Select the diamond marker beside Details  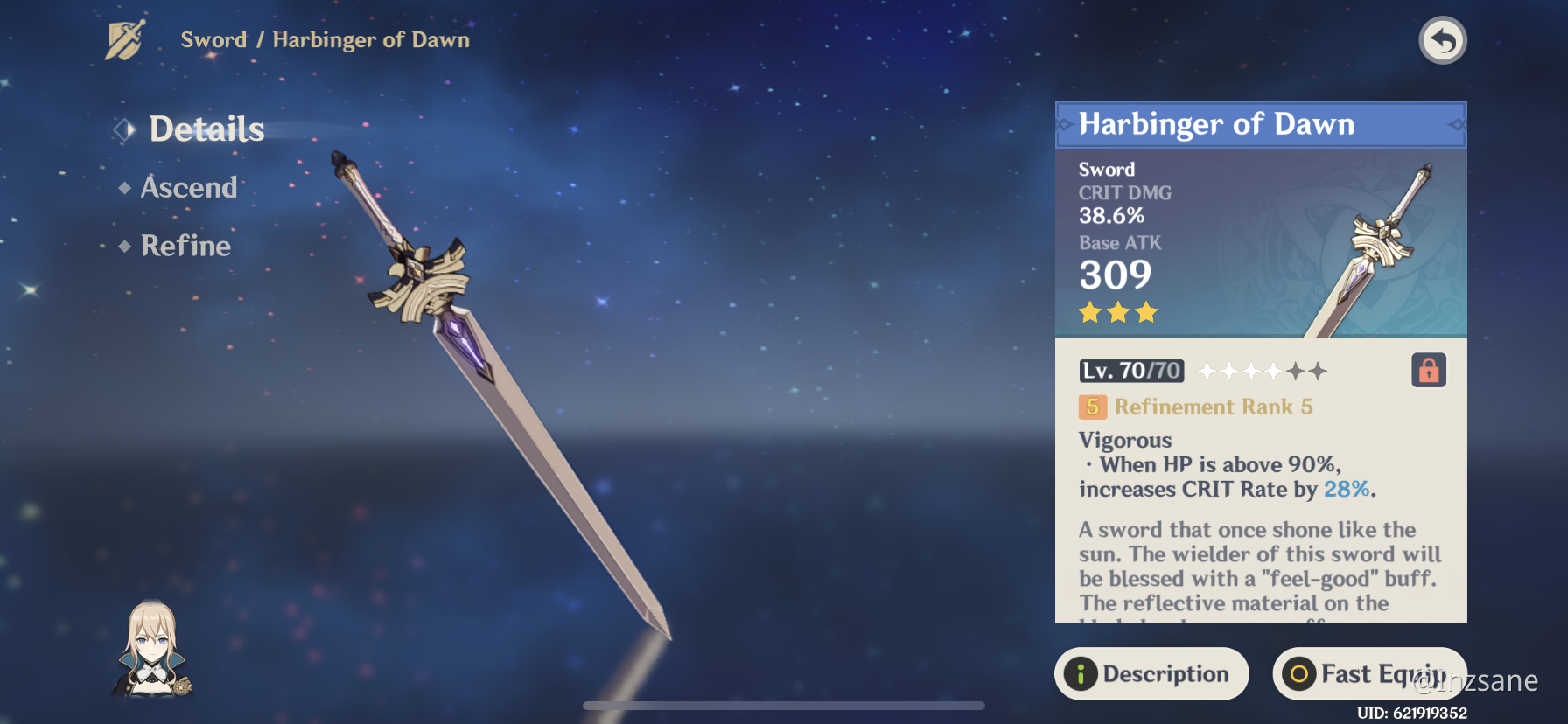pyautogui.click(x=123, y=129)
